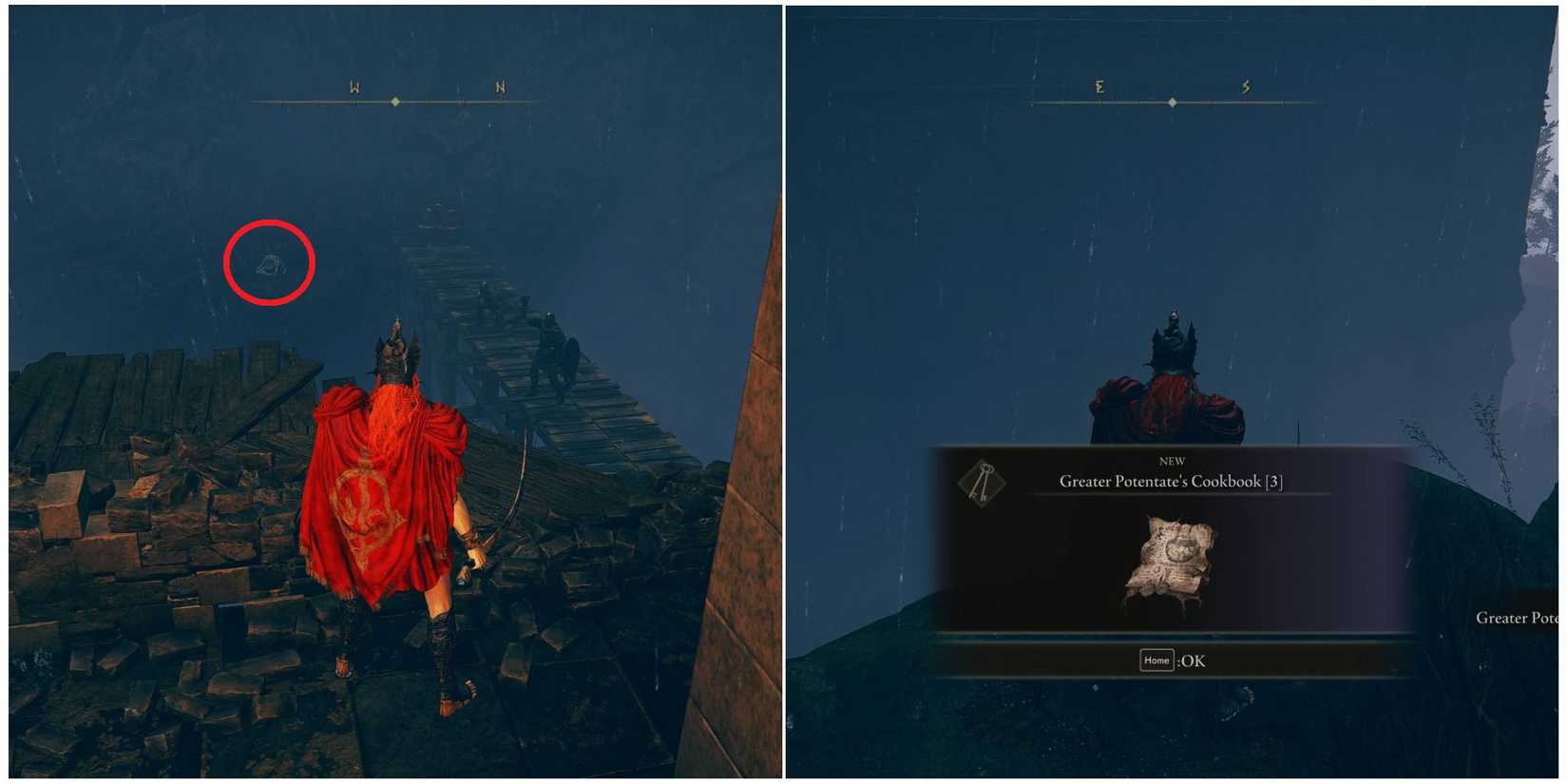
Task: Select the diamond marker on the left compass
Action: tap(395, 100)
